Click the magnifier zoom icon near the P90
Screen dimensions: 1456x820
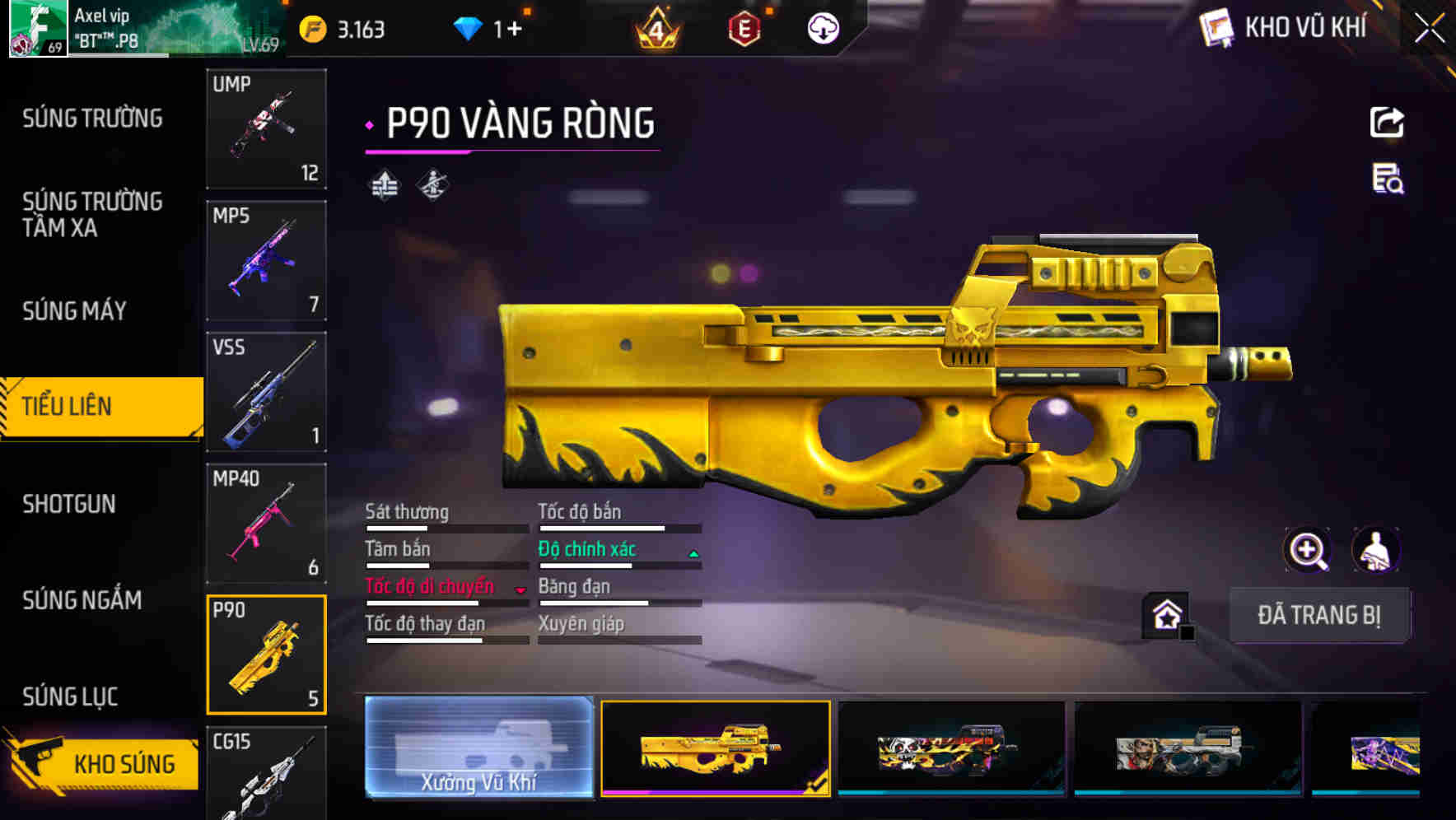coord(1307,550)
